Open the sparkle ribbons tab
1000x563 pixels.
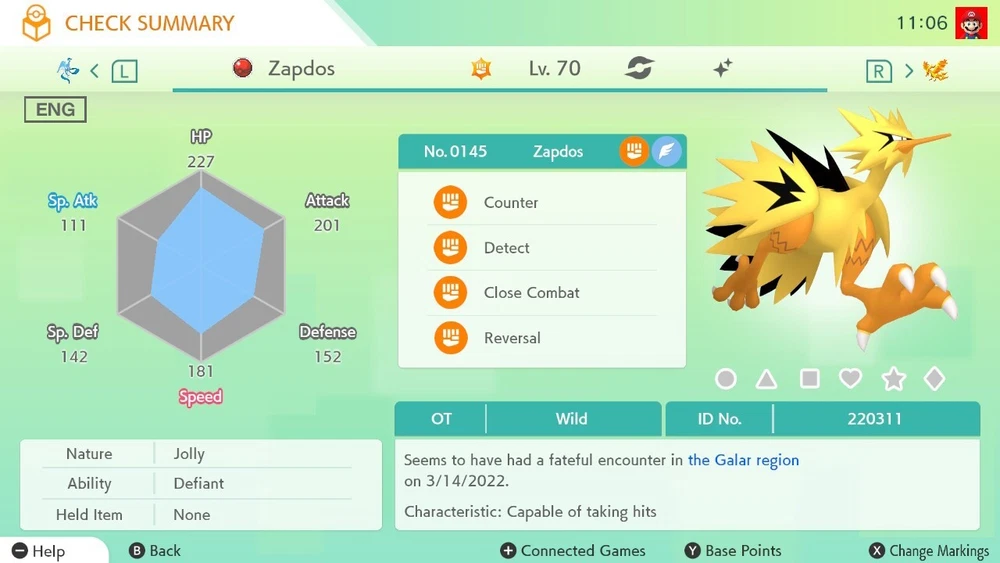(x=723, y=69)
